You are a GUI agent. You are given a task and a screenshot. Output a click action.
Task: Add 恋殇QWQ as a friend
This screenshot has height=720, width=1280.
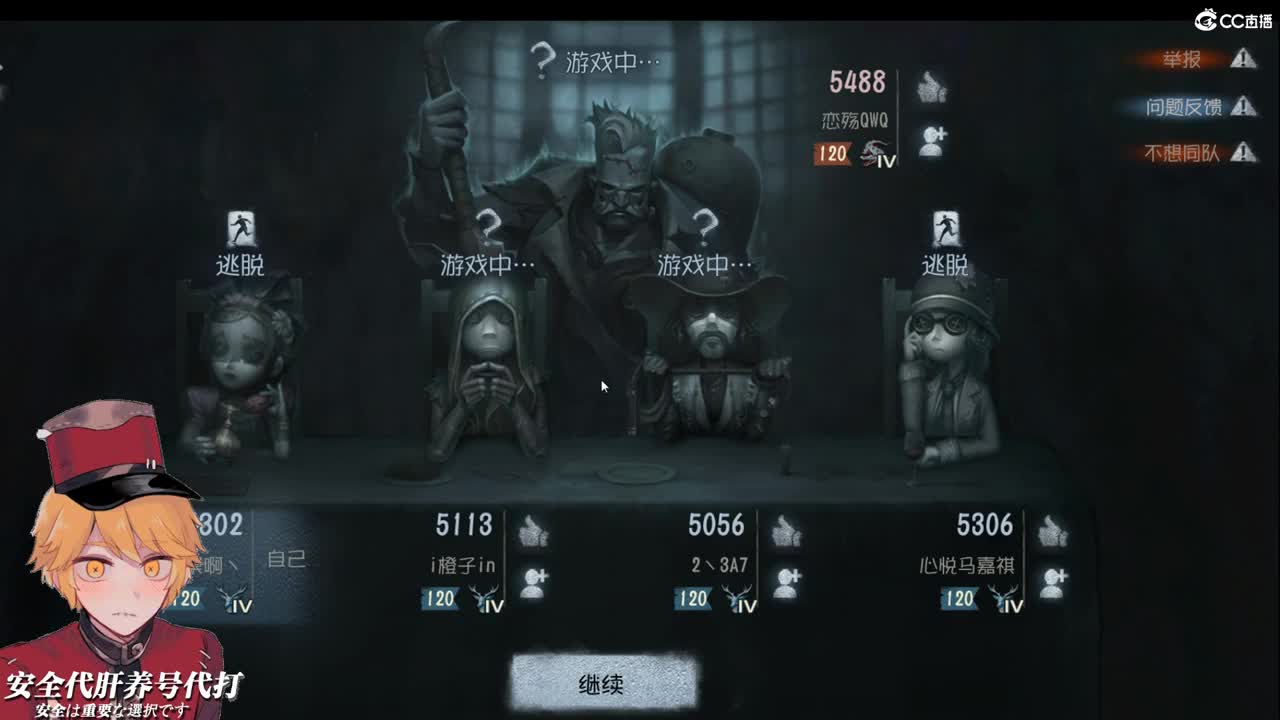coord(933,138)
